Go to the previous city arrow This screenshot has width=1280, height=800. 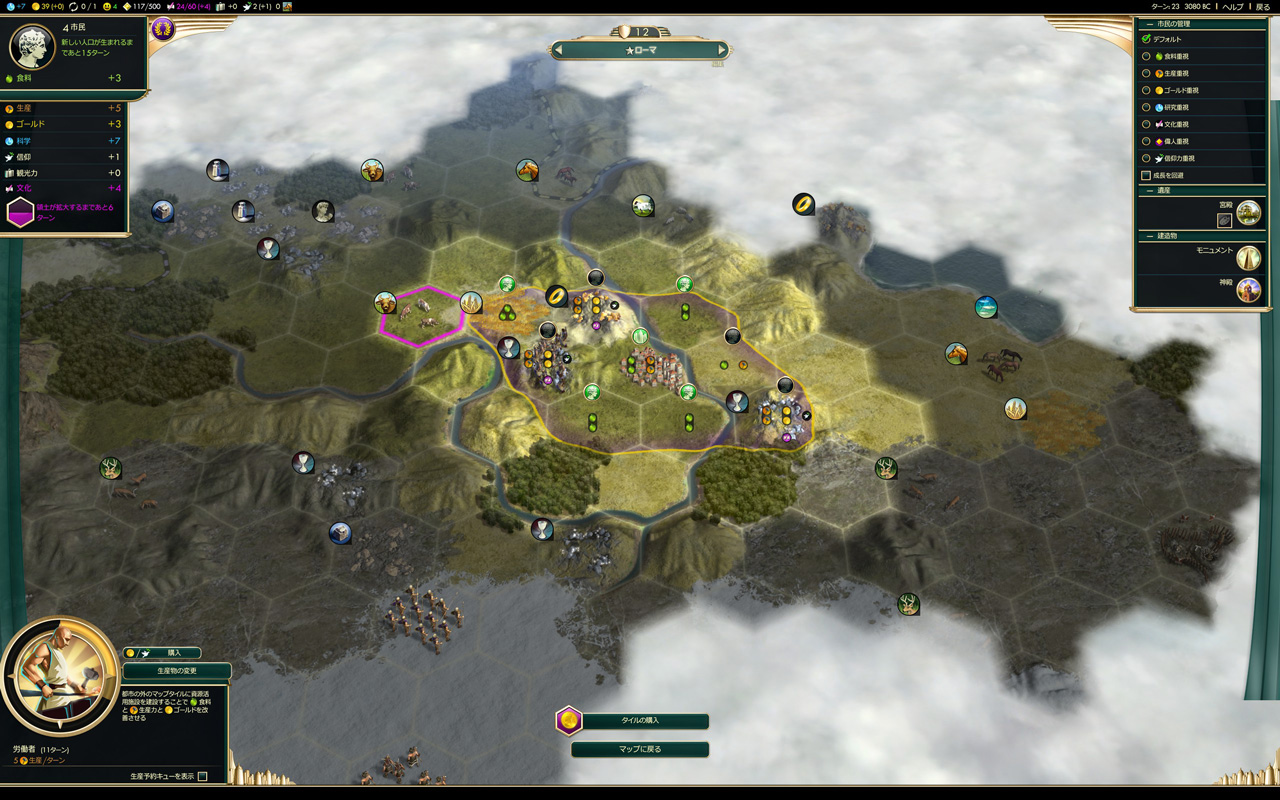point(559,50)
